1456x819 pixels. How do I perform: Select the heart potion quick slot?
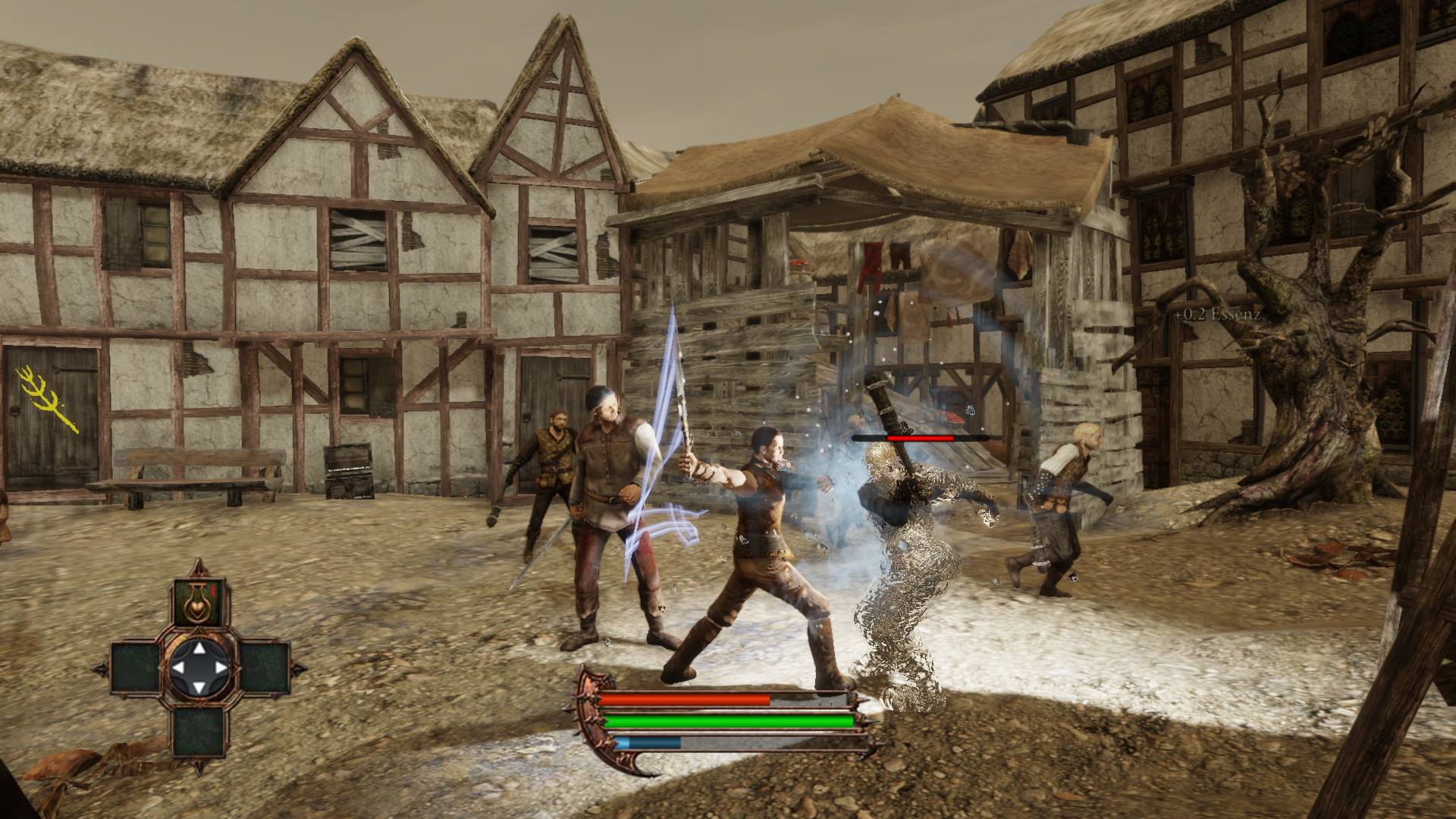199,603
